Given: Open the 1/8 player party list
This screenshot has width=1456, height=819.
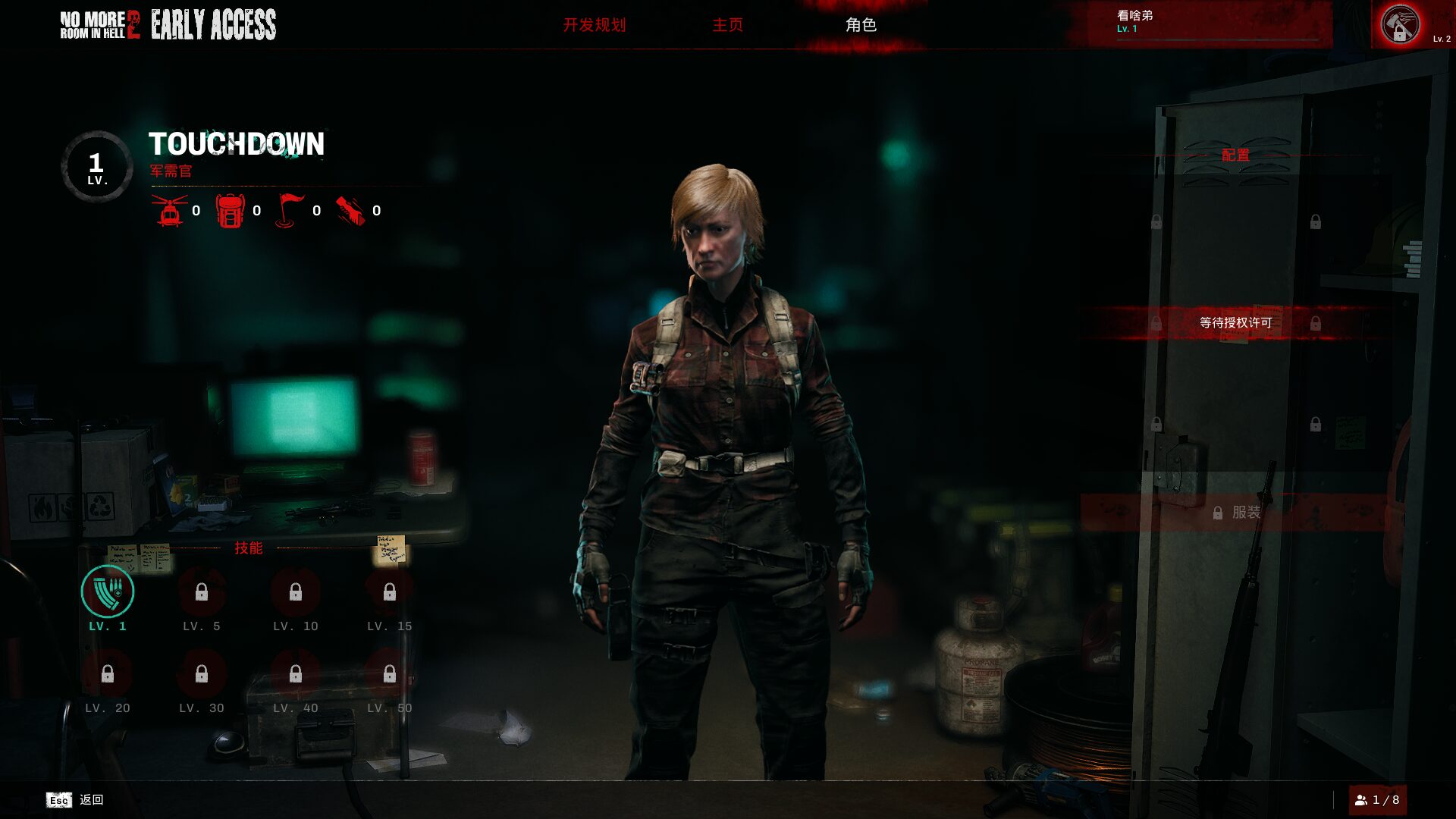Looking at the screenshot, I should 1377,800.
